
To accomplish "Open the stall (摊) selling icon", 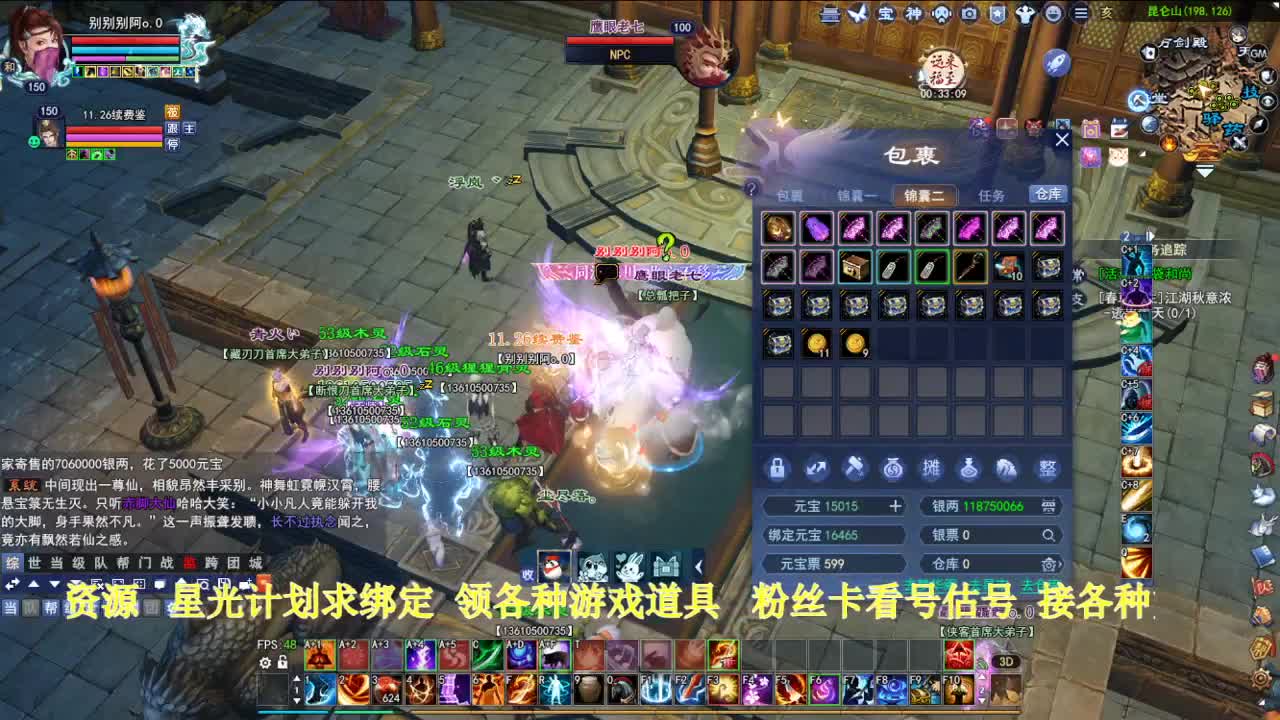I will 934,469.
